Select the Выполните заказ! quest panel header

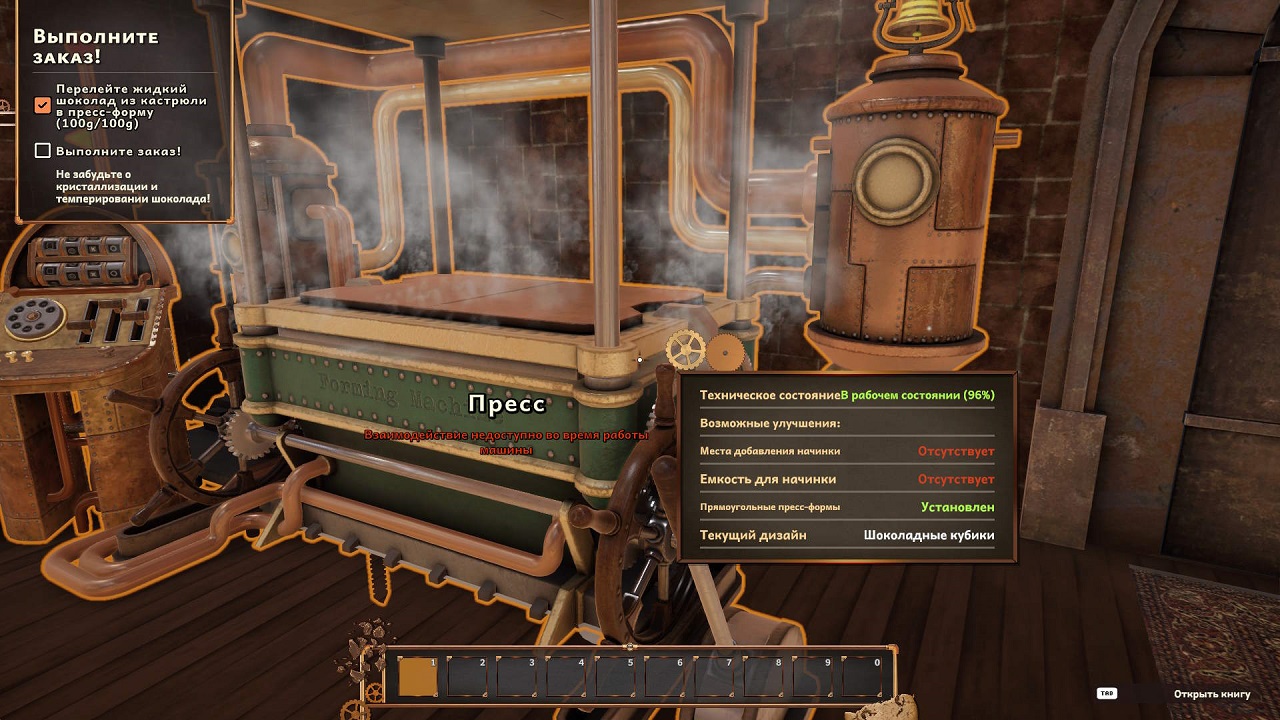click(95, 45)
